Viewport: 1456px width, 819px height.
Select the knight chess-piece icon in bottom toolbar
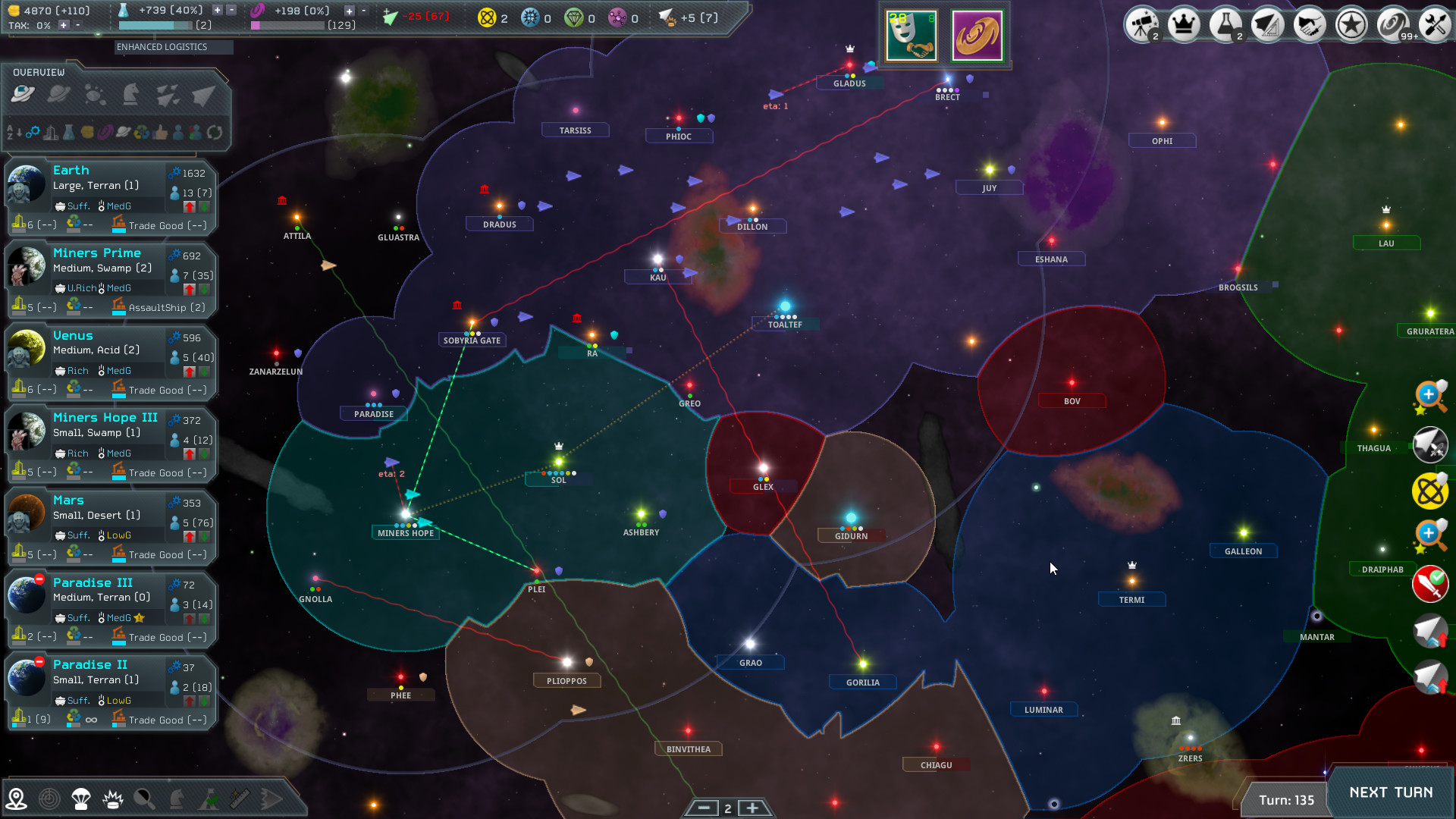(x=175, y=798)
